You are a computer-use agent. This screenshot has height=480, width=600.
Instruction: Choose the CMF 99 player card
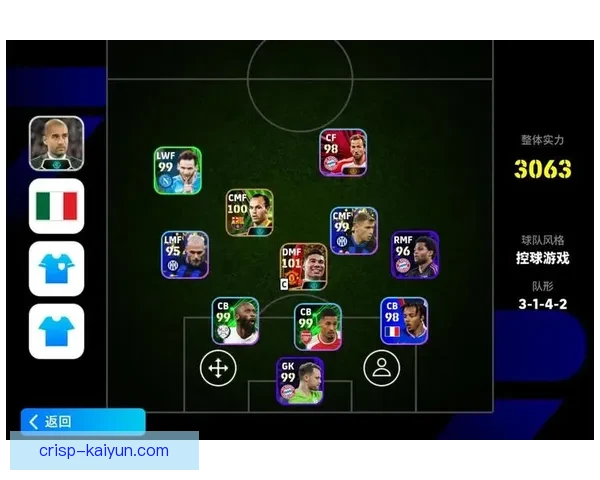pyautogui.click(x=354, y=231)
